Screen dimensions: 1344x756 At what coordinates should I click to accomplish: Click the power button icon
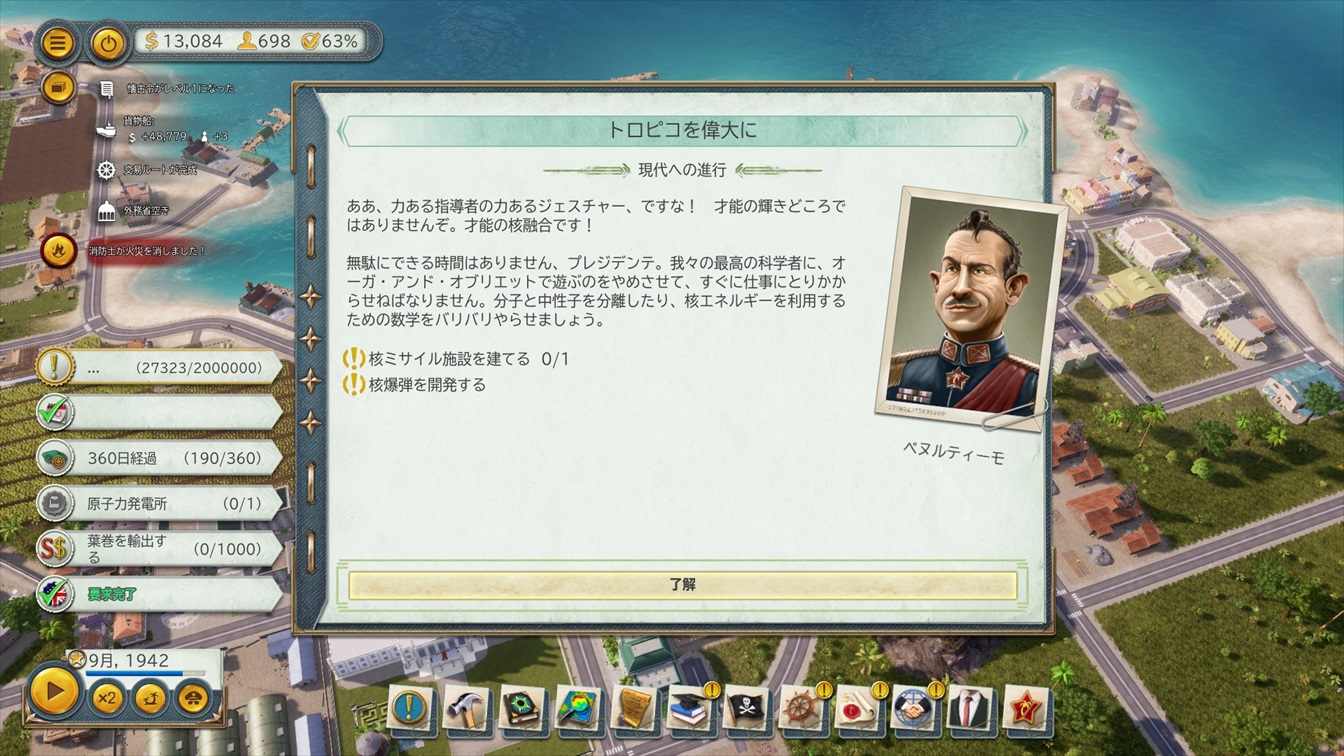108,43
